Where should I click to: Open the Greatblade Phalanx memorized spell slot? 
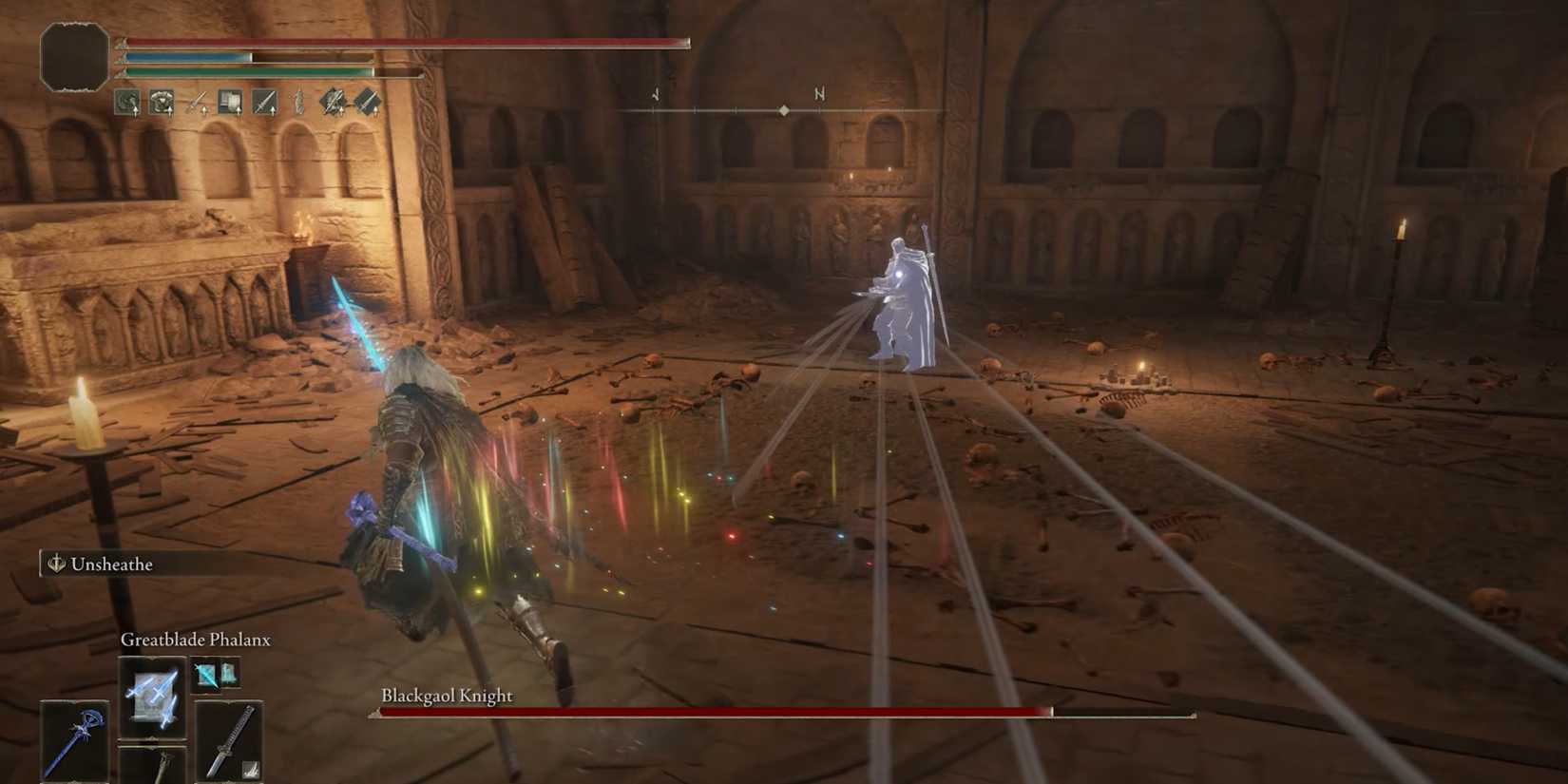coord(152,698)
